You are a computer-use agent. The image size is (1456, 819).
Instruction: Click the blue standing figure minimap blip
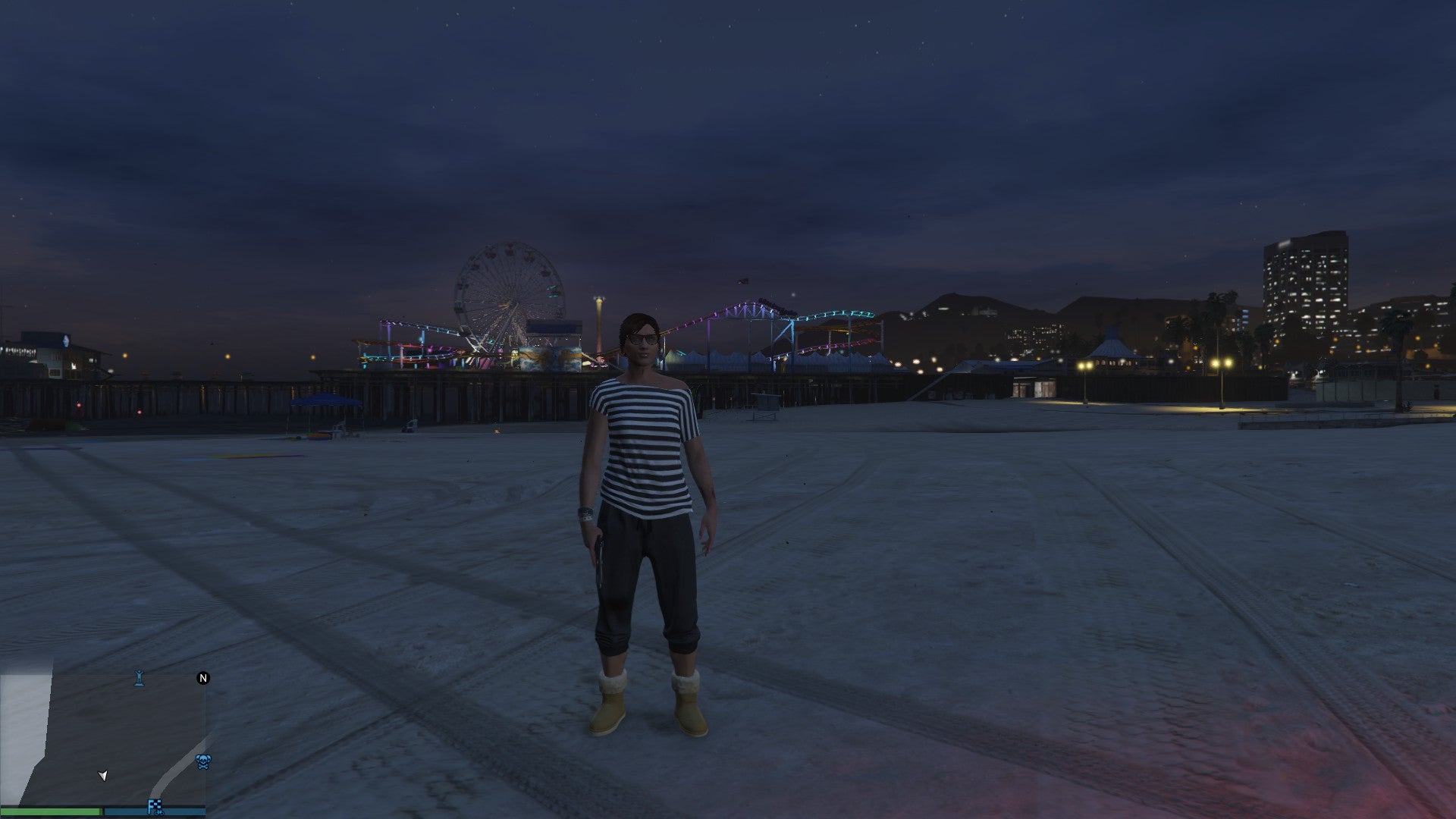139,678
